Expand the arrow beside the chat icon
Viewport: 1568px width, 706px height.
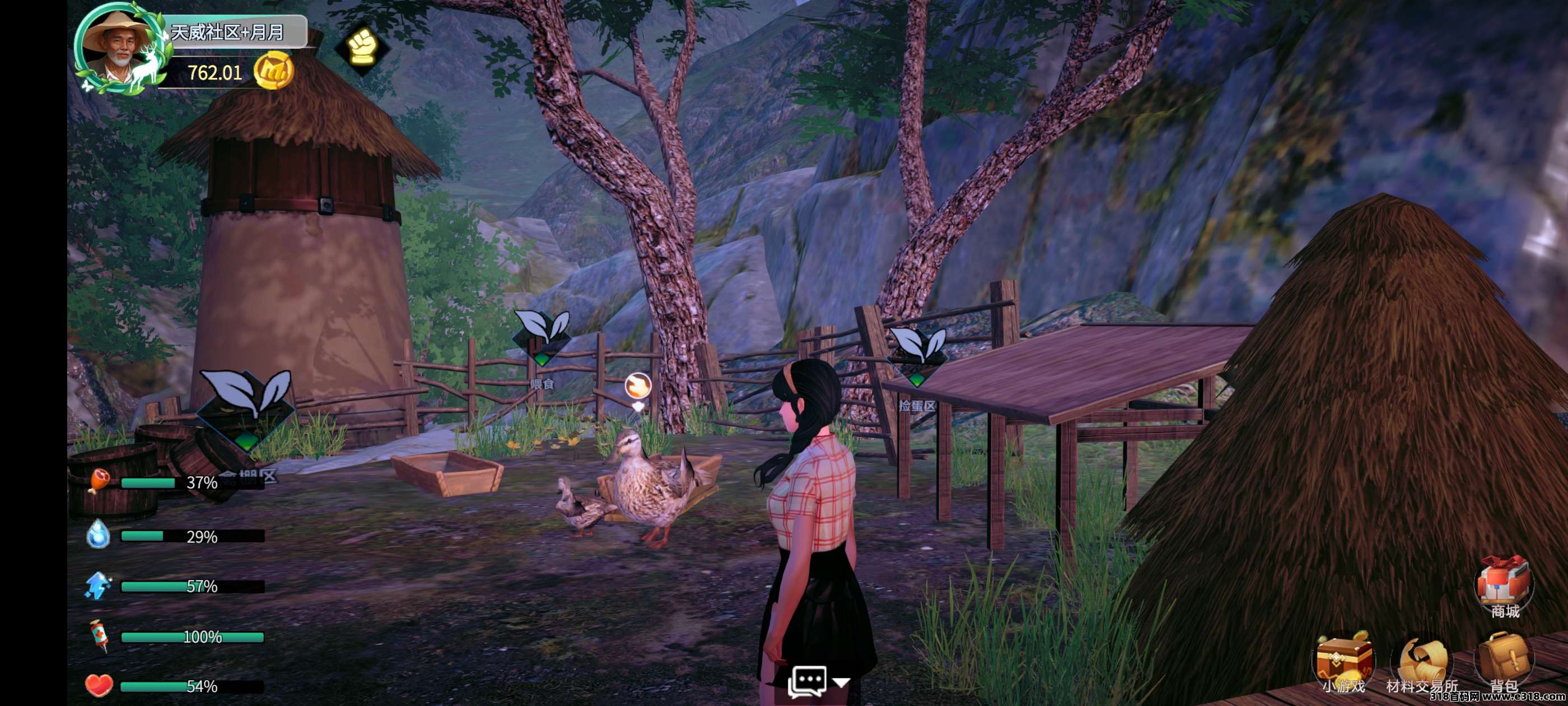pyautogui.click(x=841, y=683)
